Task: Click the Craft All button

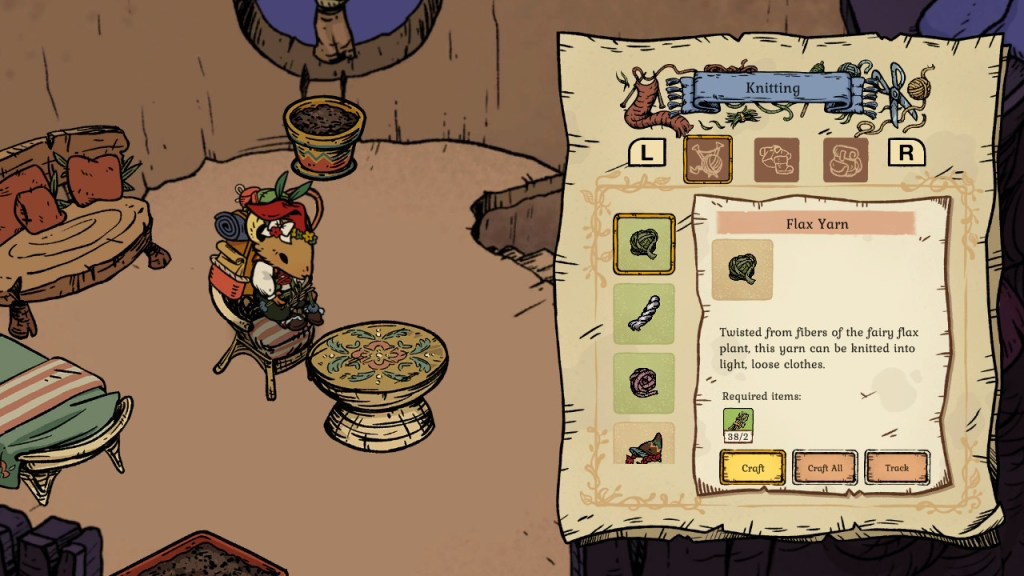Action: (x=825, y=467)
